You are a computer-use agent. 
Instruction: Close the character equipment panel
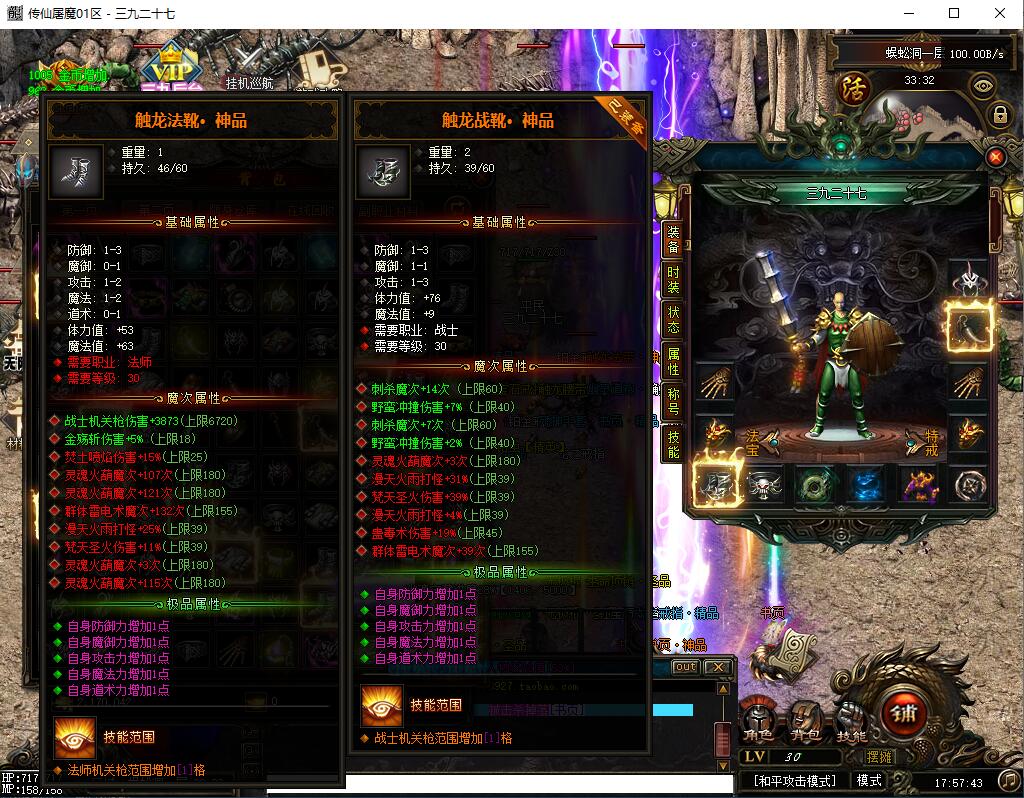pos(995,157)
